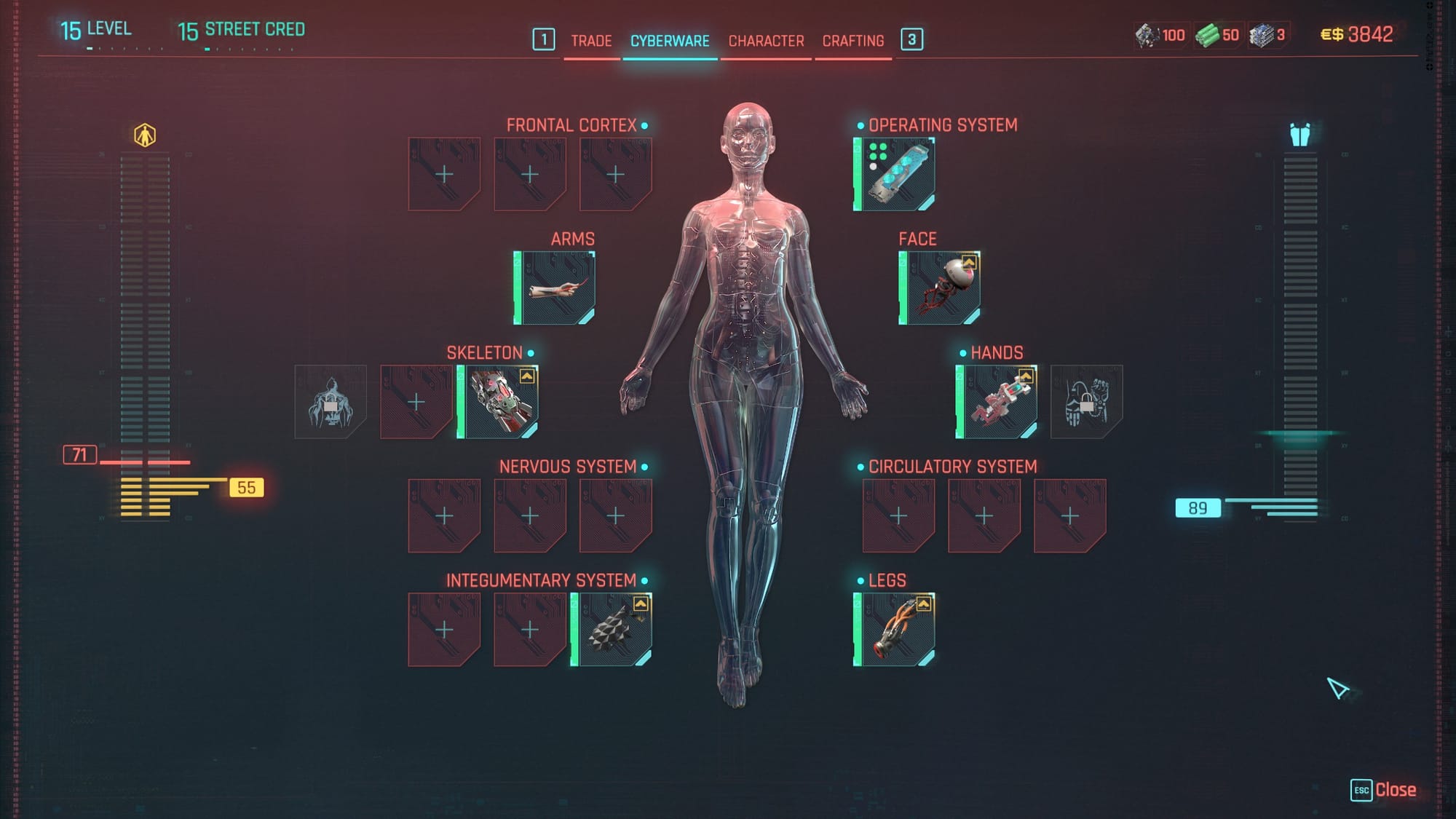Image resolution: width=1456 pixels, height=819 pixels.
Task: Select the equipped Integumentary System armor
Action: pyautogui.click(x=612, y=630)
